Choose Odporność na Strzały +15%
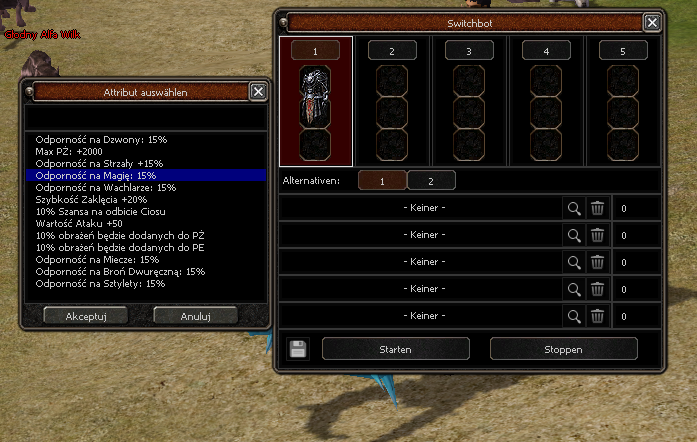The width and height of the screenshot is (697, 442). pos(99,163)
